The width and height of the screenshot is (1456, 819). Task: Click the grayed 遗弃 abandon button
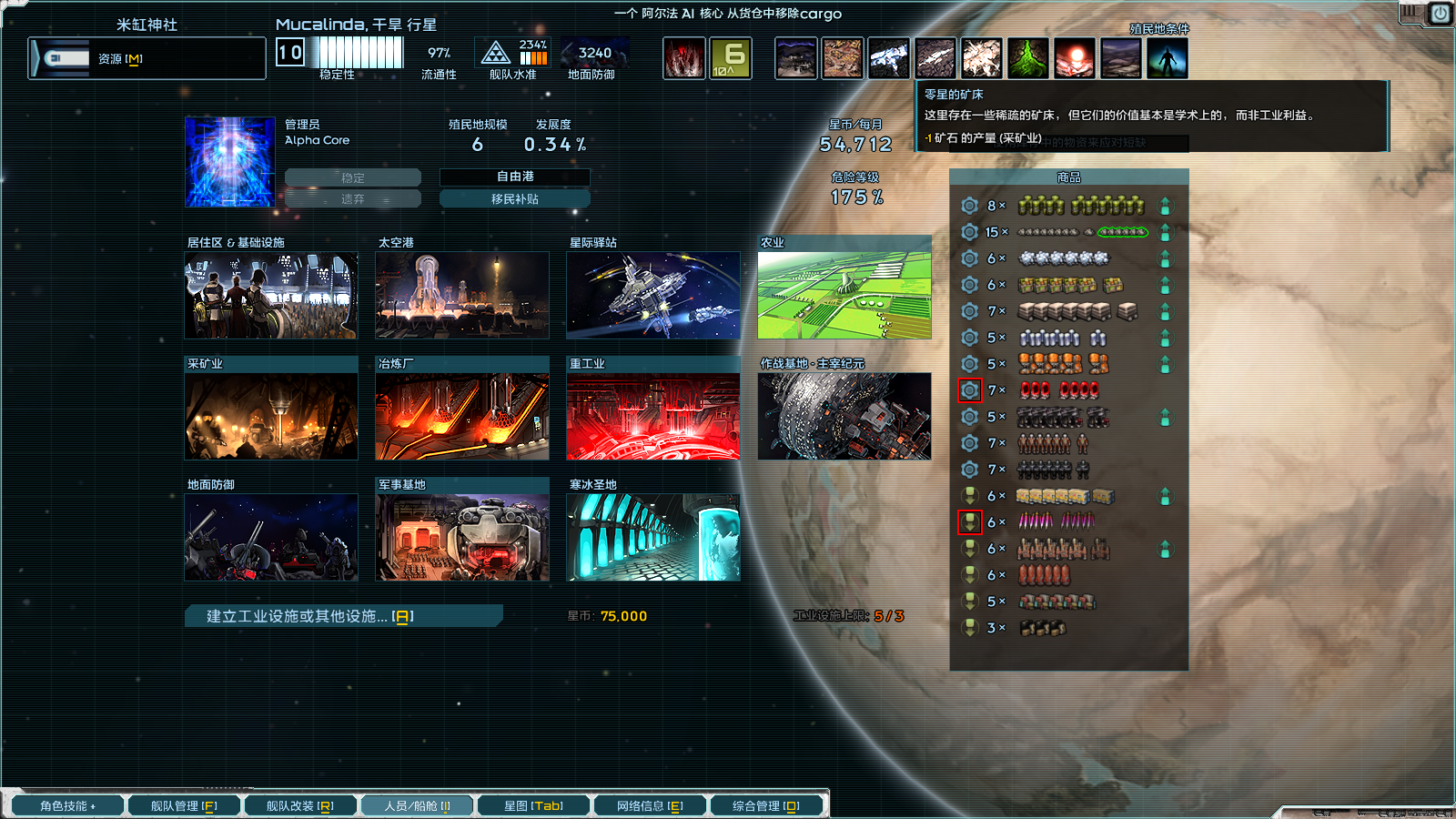click(354, 198)
